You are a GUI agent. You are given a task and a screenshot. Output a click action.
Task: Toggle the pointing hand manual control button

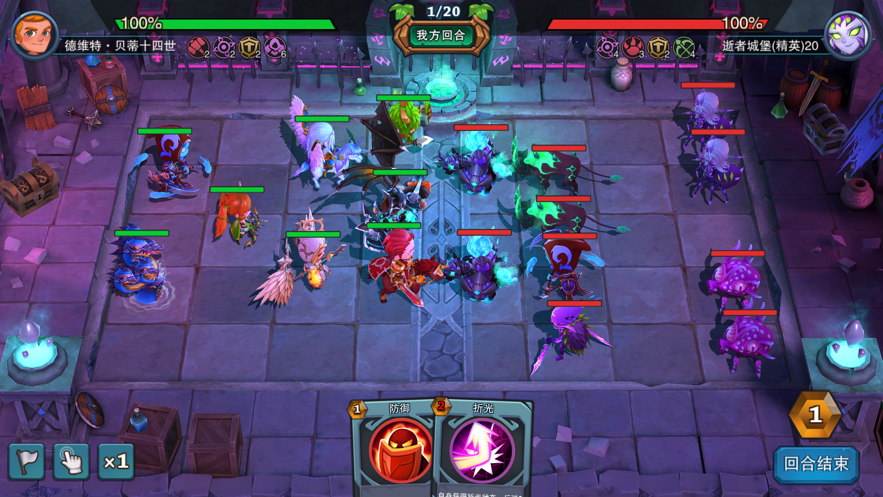(x=72, y=461)
